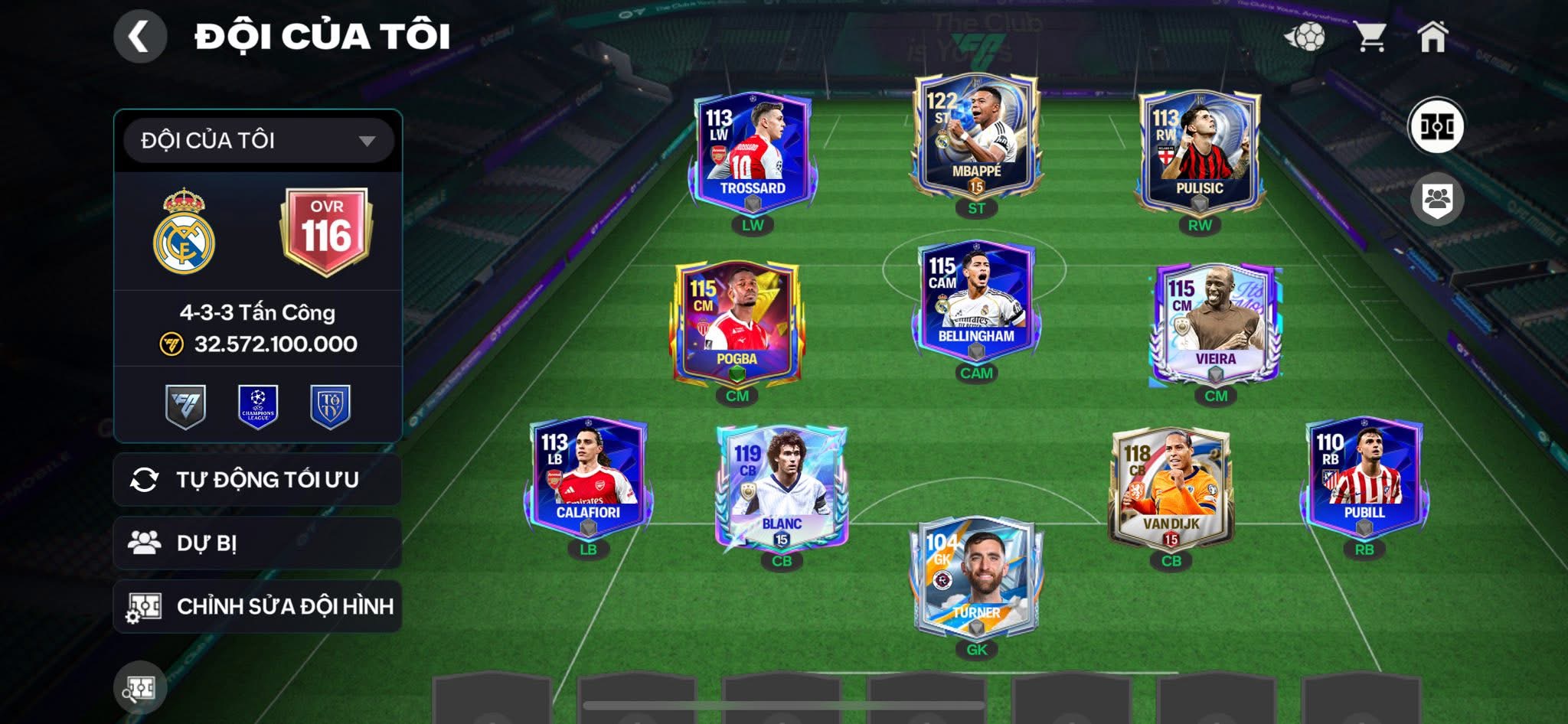Viewport: 1568px width, 724px height.
Task: Select Mbappé's striker card
Action: click(x=975, y=136)
